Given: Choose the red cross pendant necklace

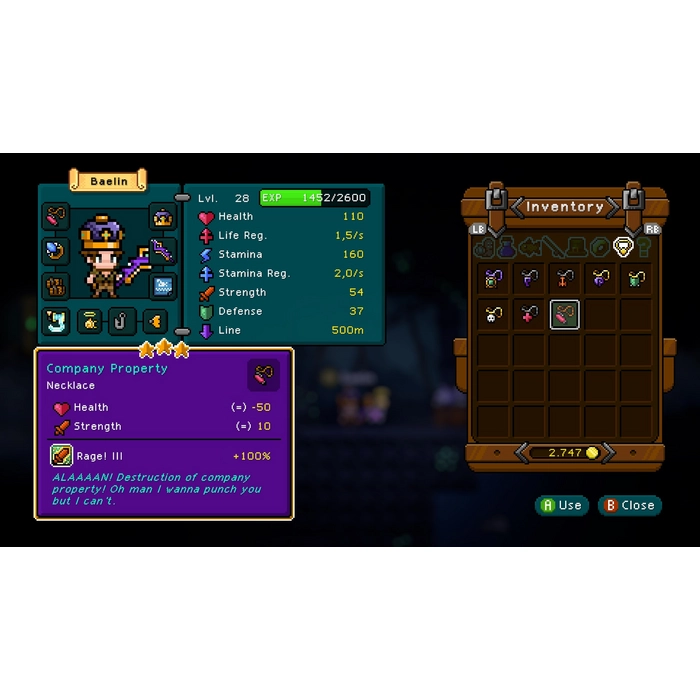Looking at the screenshot, I should tap(529, 315).
